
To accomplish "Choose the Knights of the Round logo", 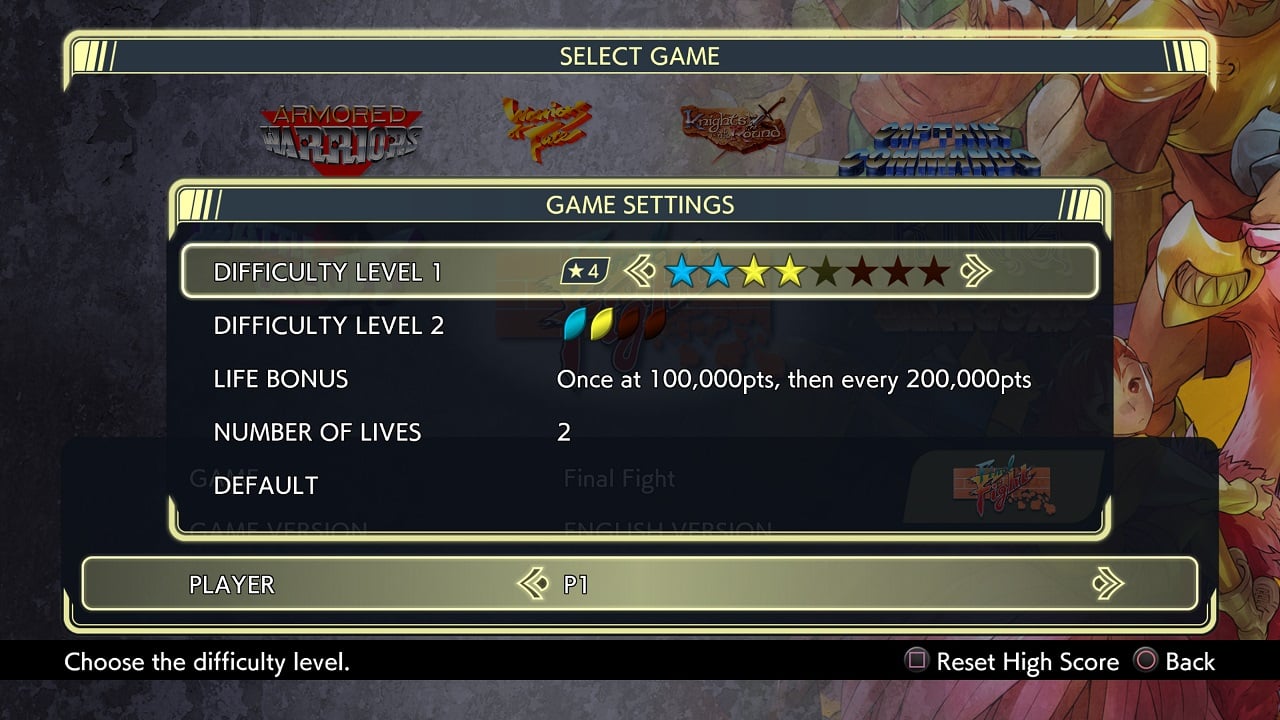I will click(732, 130).
